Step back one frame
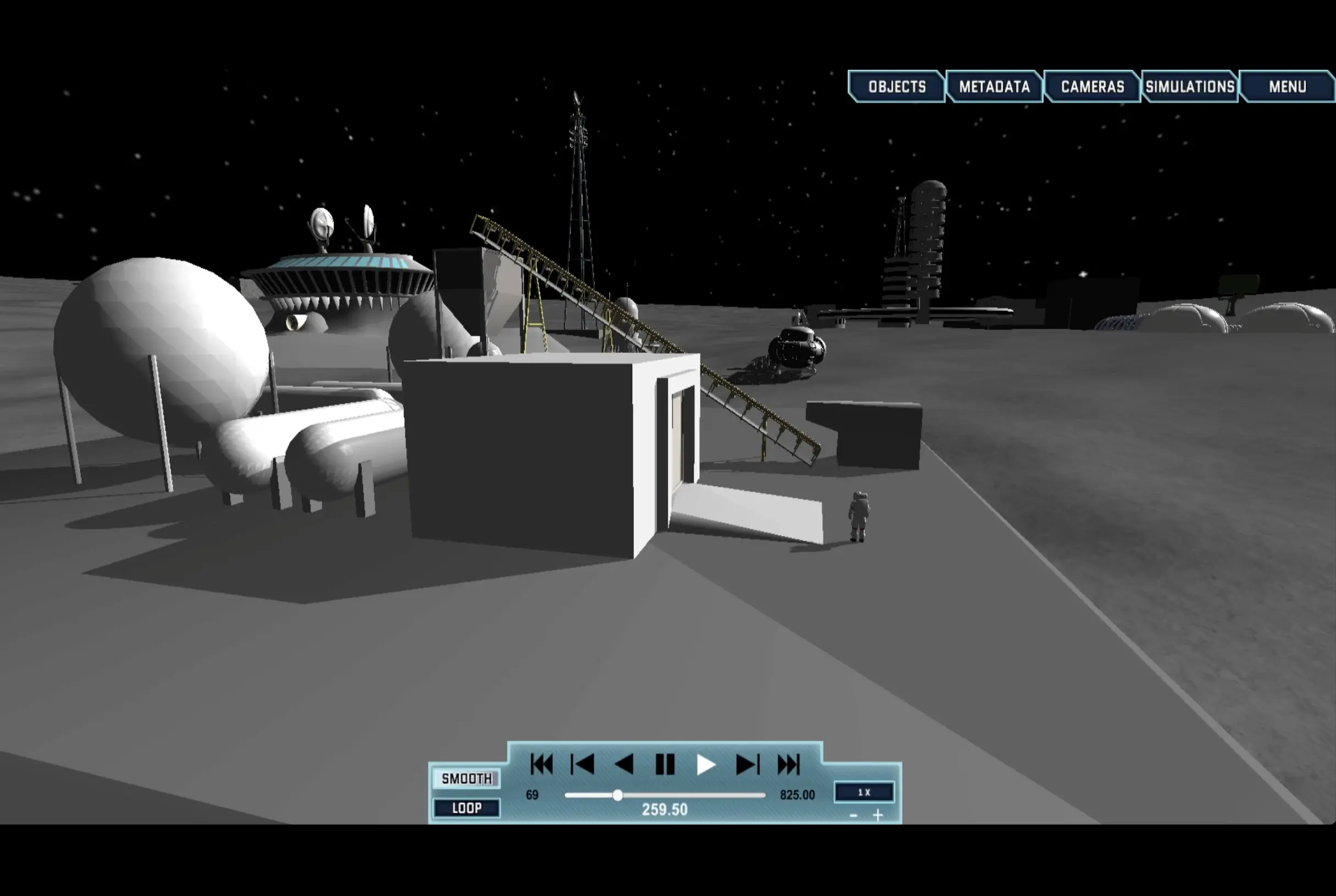Screen dimensions: 1336x896 [582, 765]
